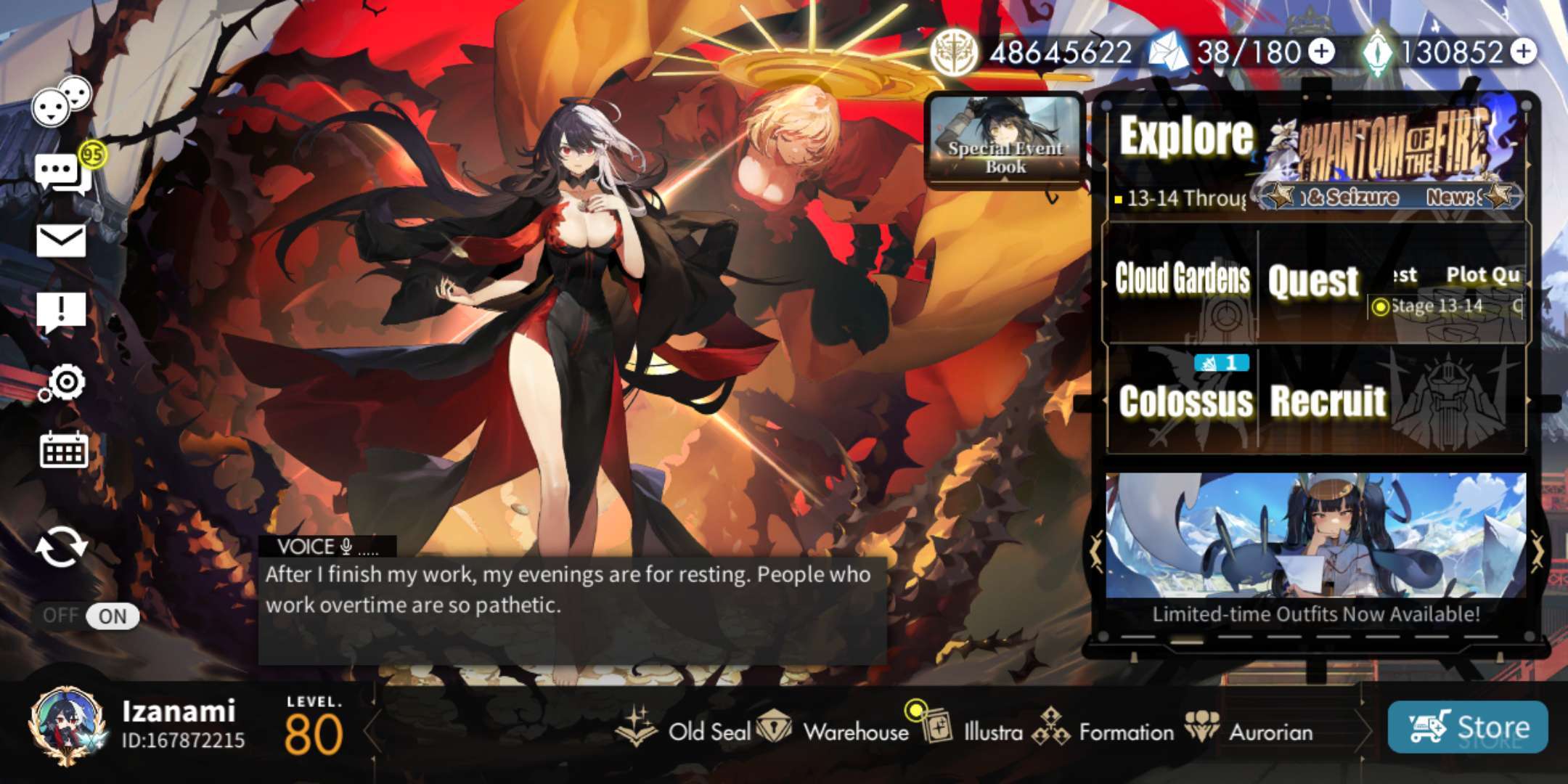1568x784 pixels.
Task: Go to the Colossus base
Action: [x=1185, y=401]
